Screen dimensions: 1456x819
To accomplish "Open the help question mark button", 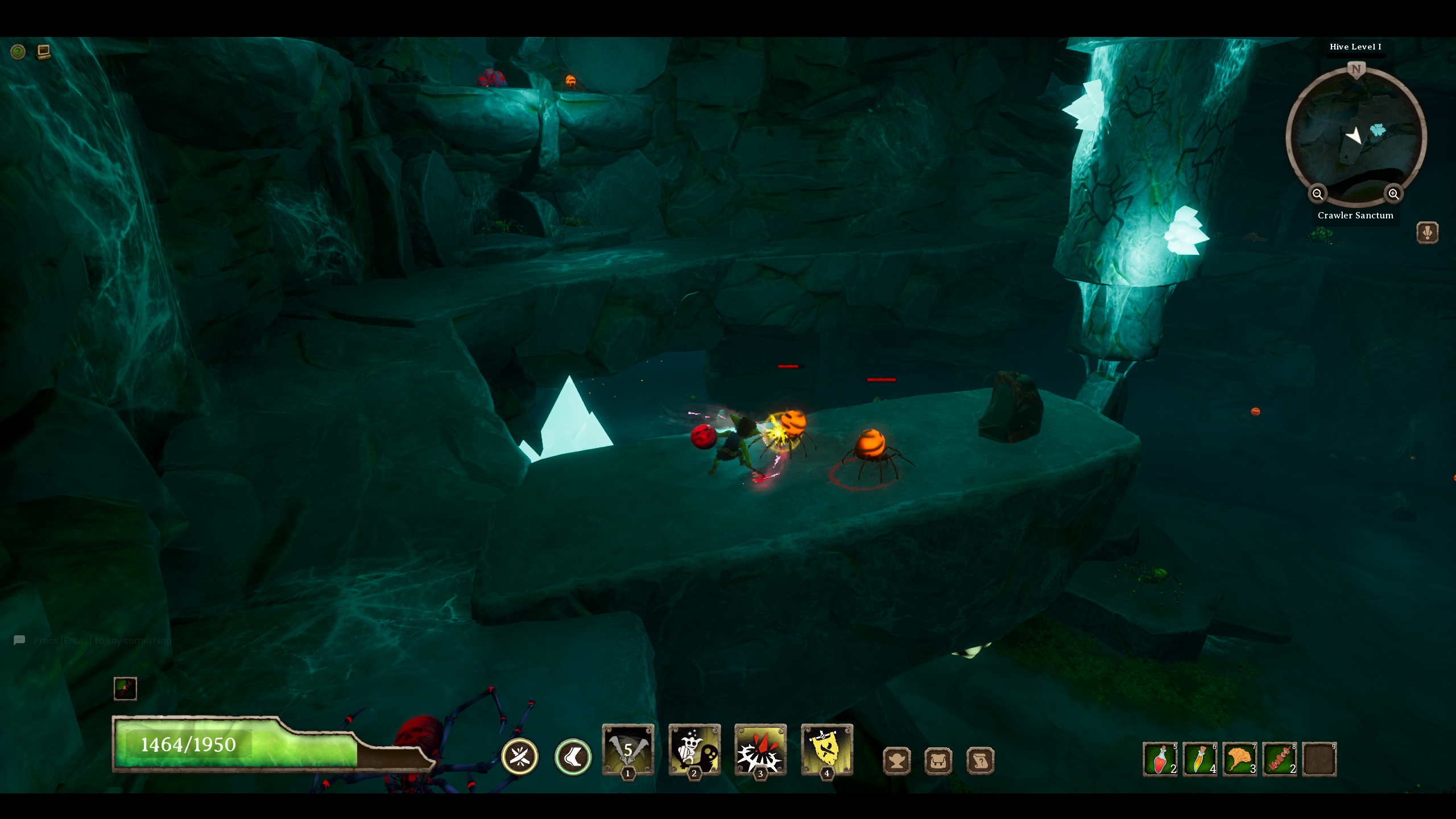I will click(18, 52).
